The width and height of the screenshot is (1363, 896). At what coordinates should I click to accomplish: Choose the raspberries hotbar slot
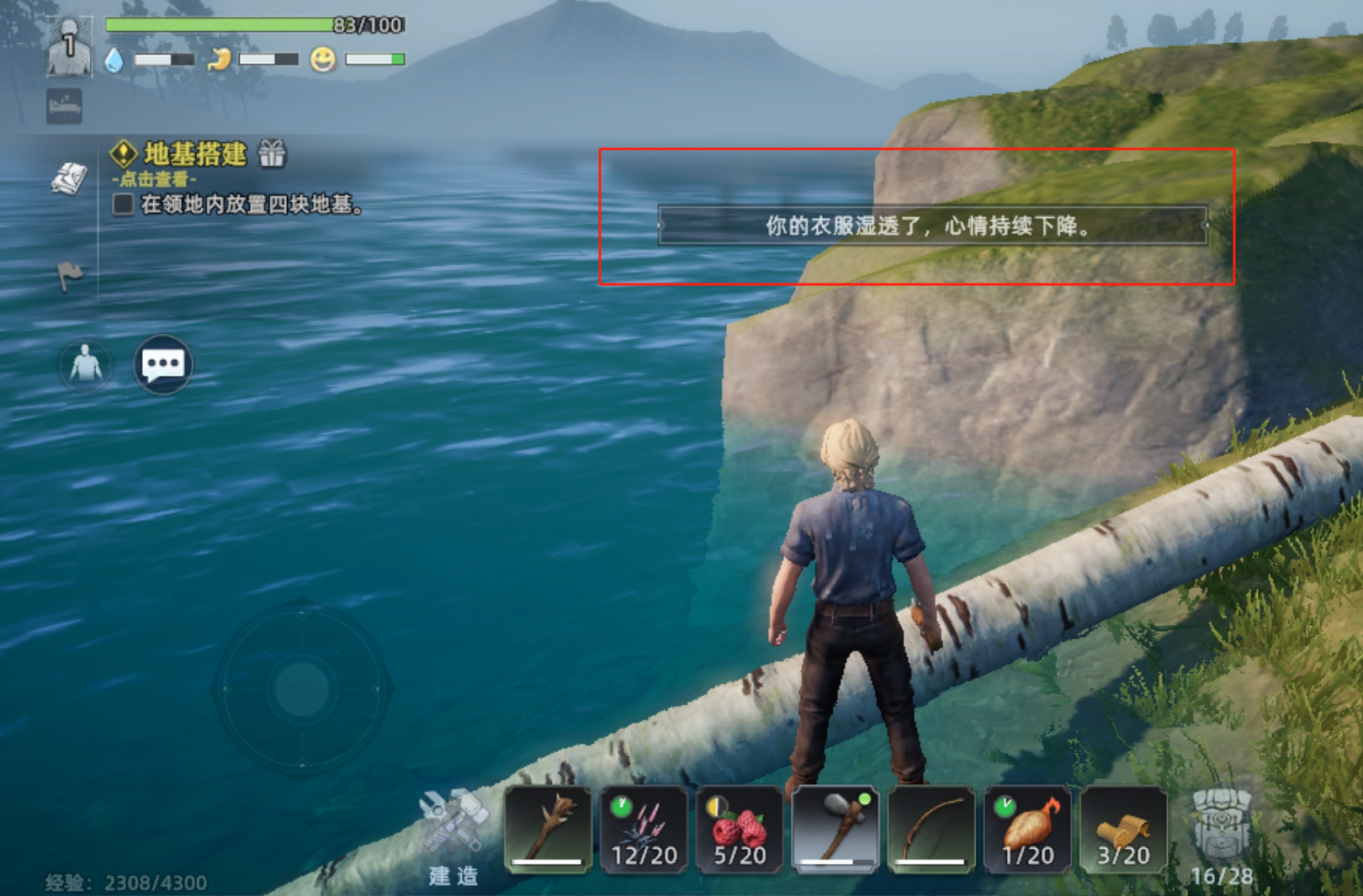740,829
